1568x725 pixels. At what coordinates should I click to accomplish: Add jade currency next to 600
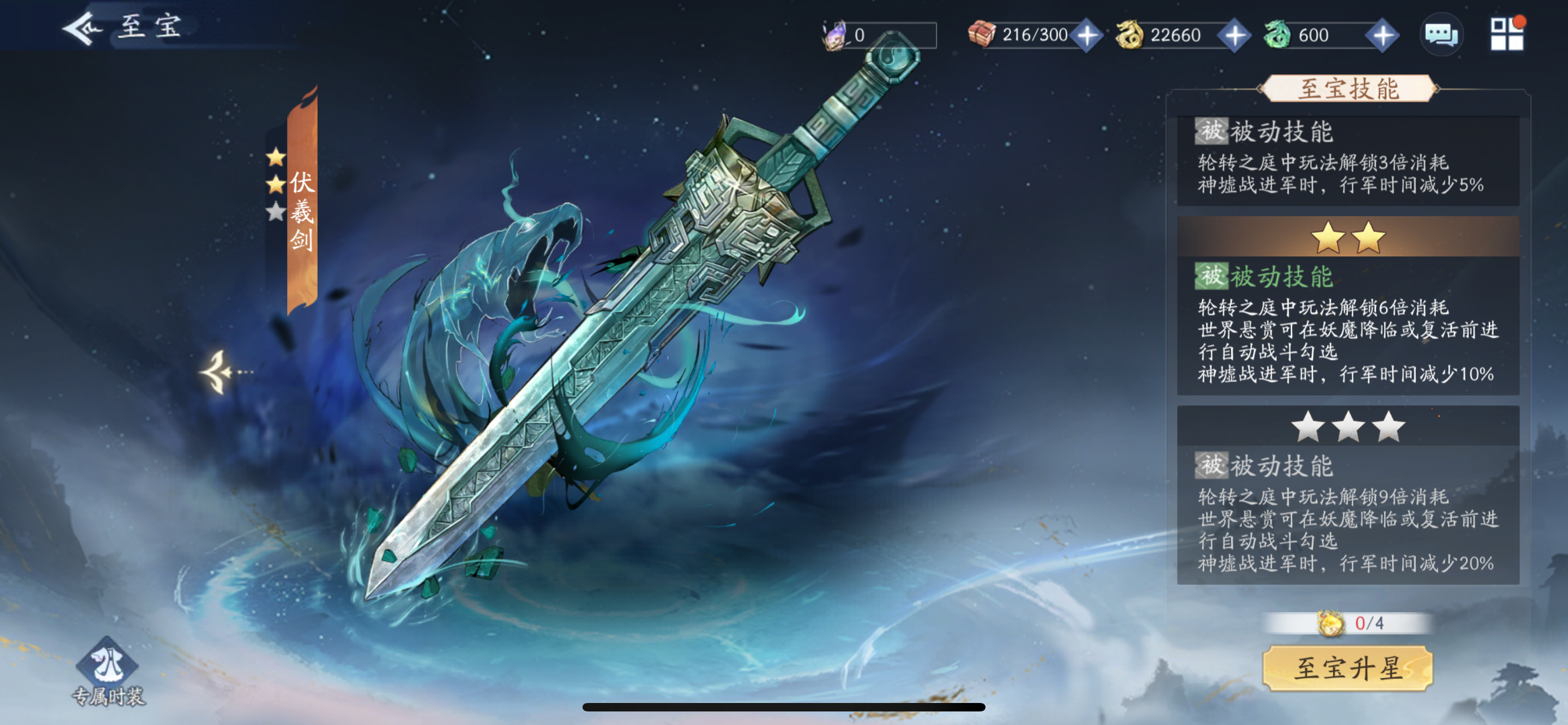click(x=1382, y=36)
